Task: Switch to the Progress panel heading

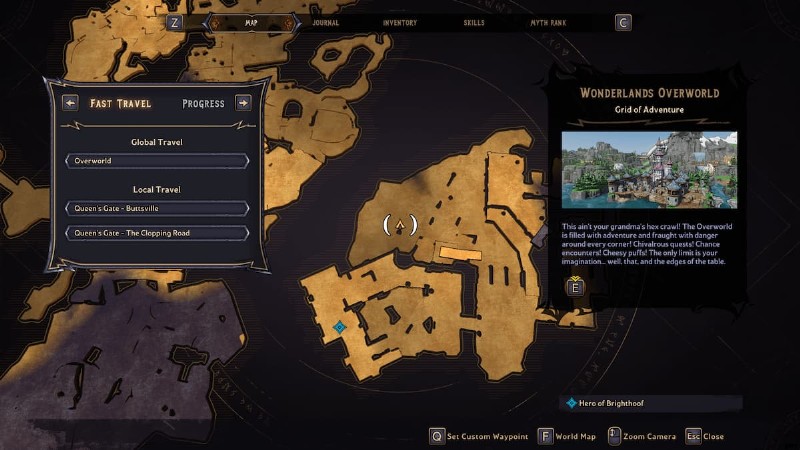Action: (203, 103)
